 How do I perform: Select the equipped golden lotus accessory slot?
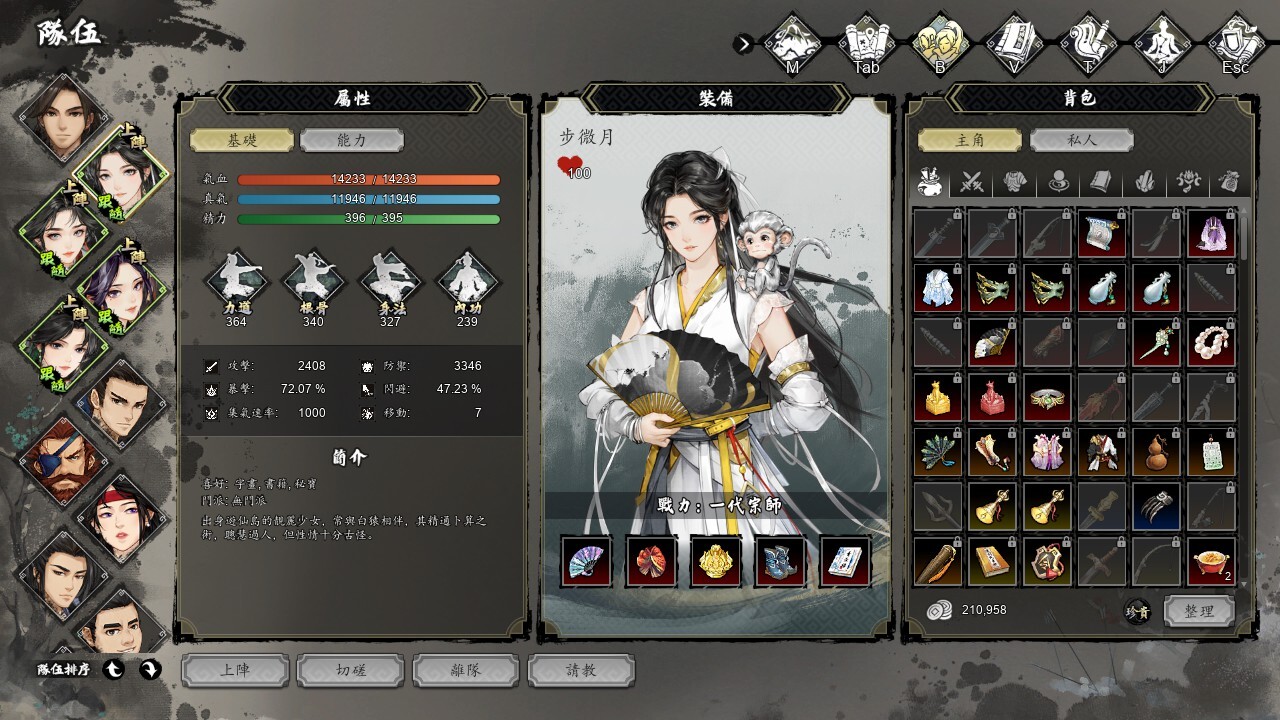point(716,561)
